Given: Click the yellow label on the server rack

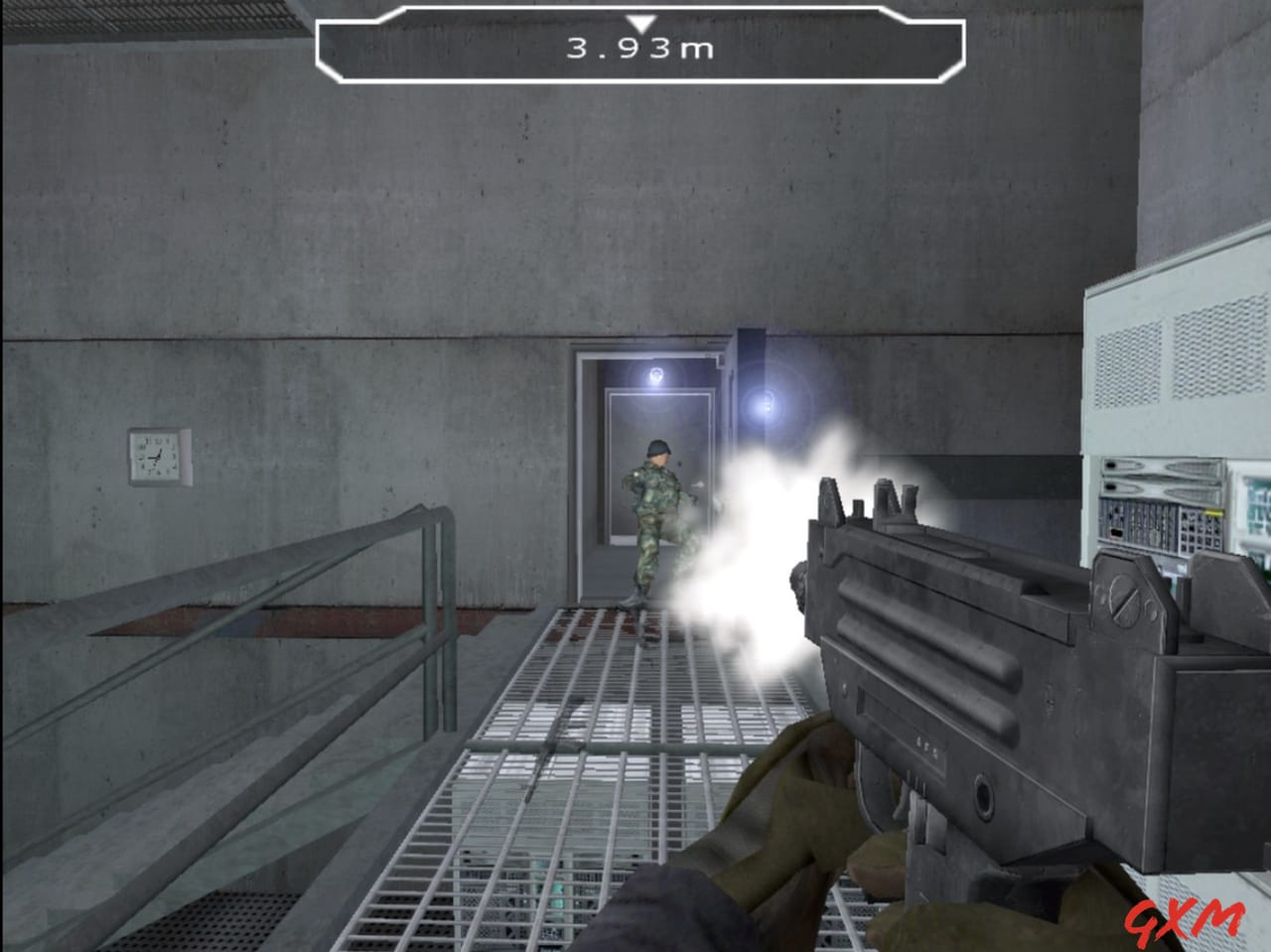Looking at the screenshot, I should [1214, 512].
